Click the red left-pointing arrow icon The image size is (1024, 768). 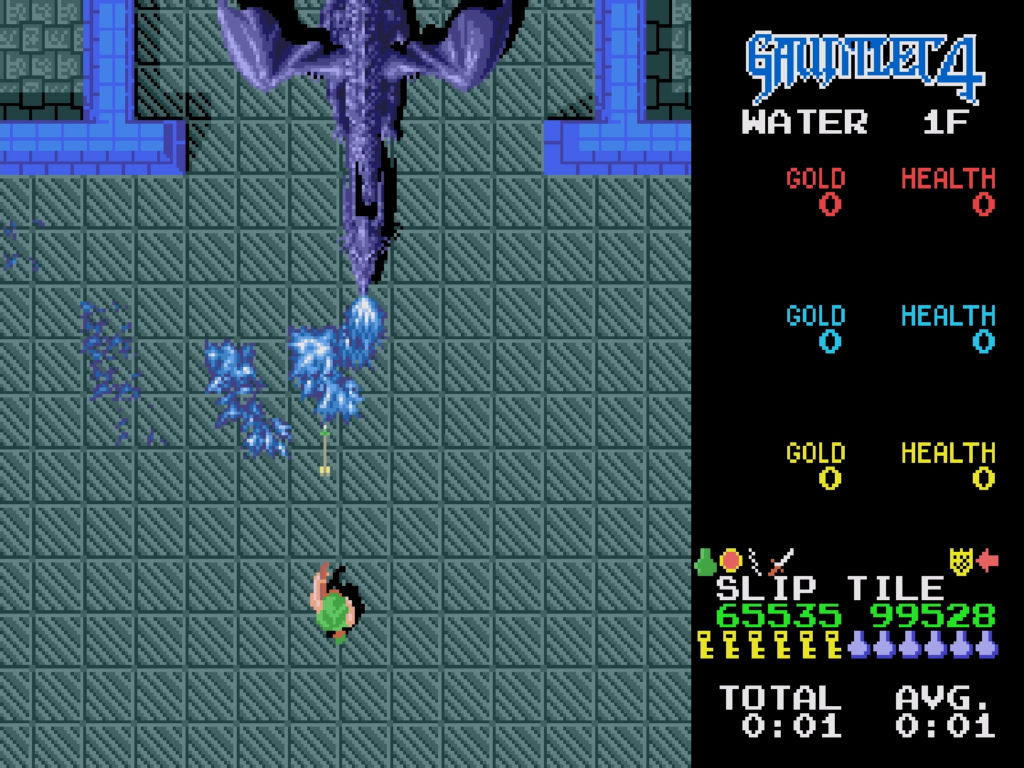(987, 561)
